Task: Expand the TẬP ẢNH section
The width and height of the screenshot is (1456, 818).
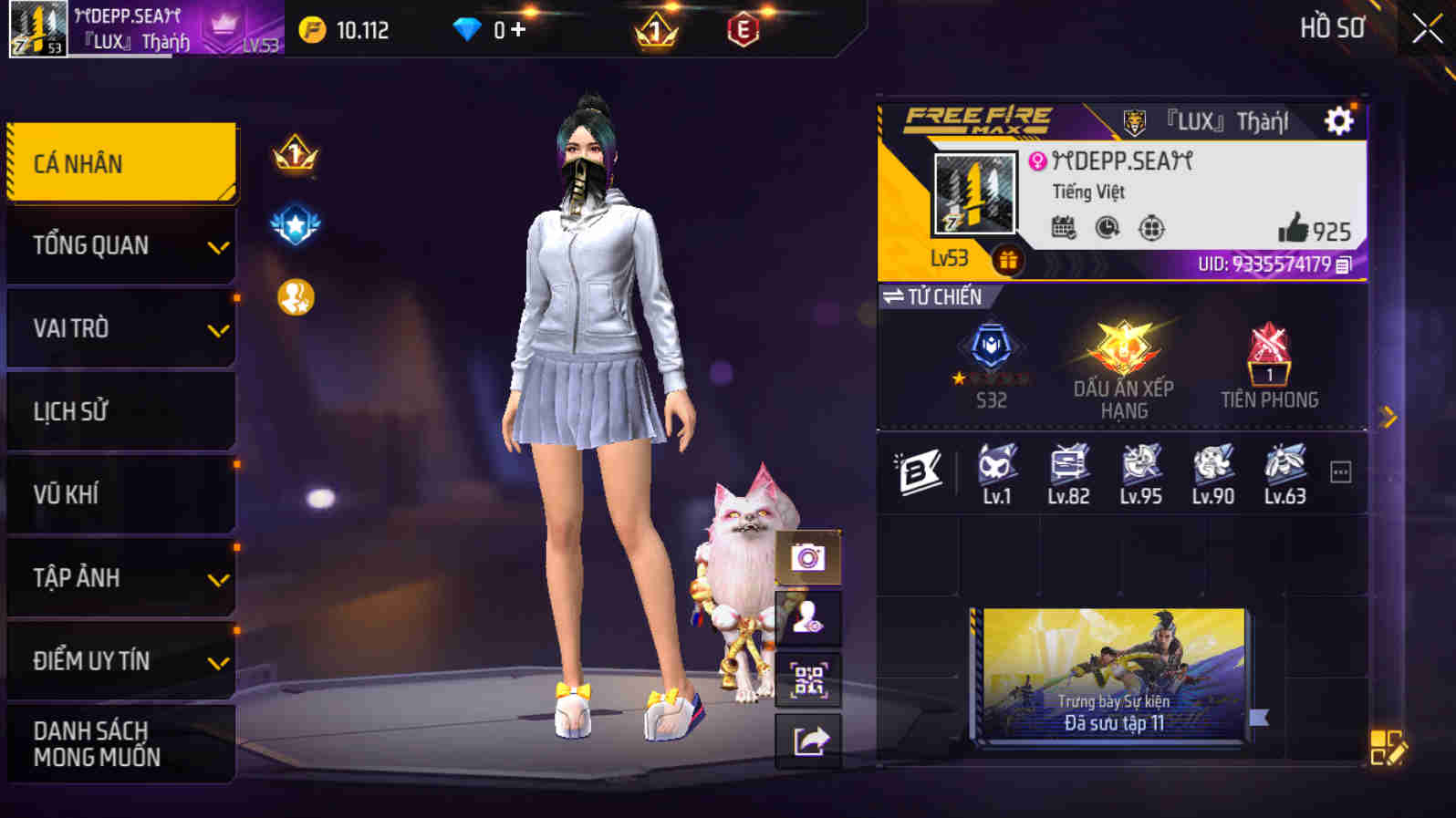Action: 120,577
